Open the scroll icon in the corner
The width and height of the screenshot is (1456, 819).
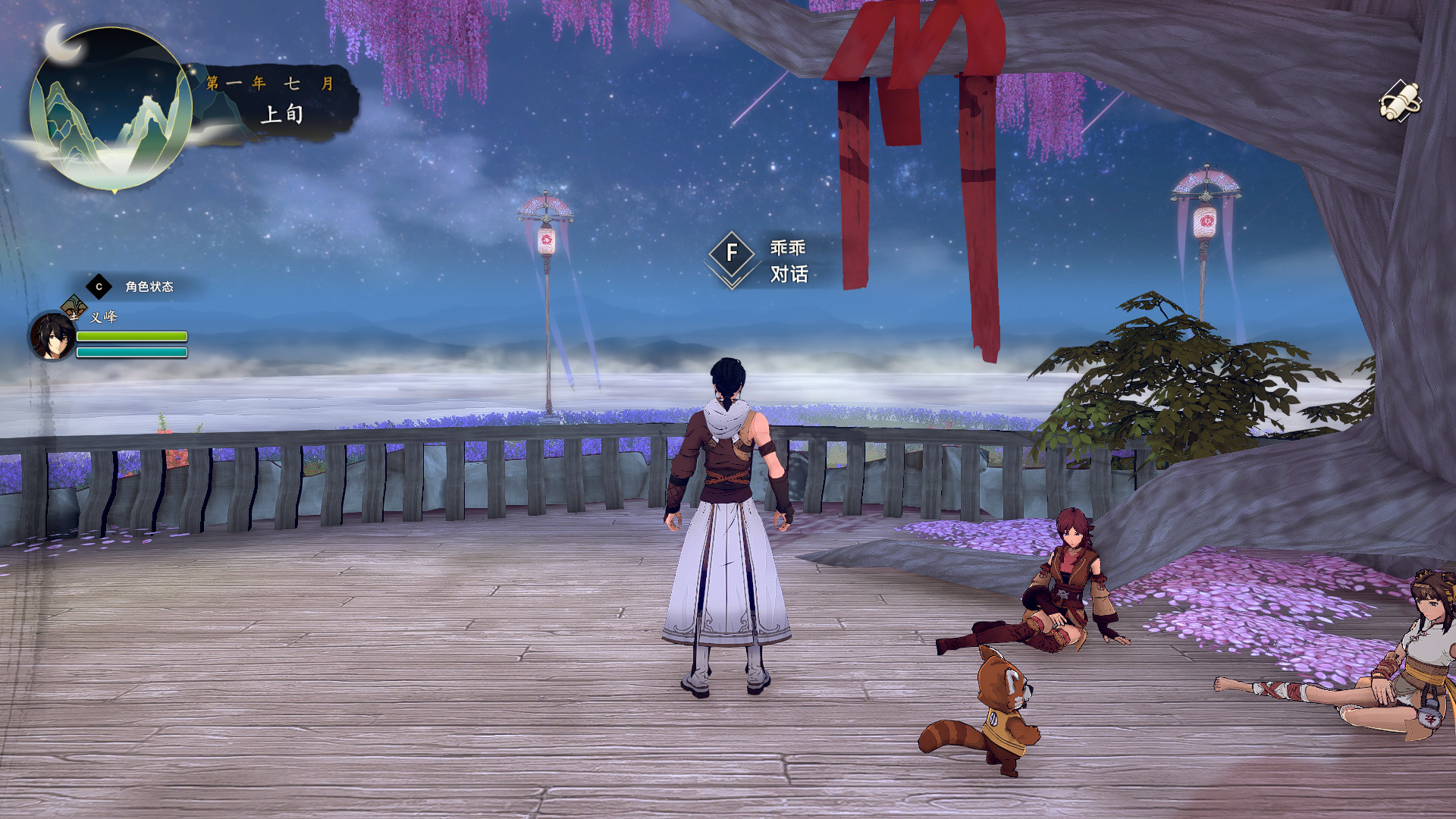1399,101
